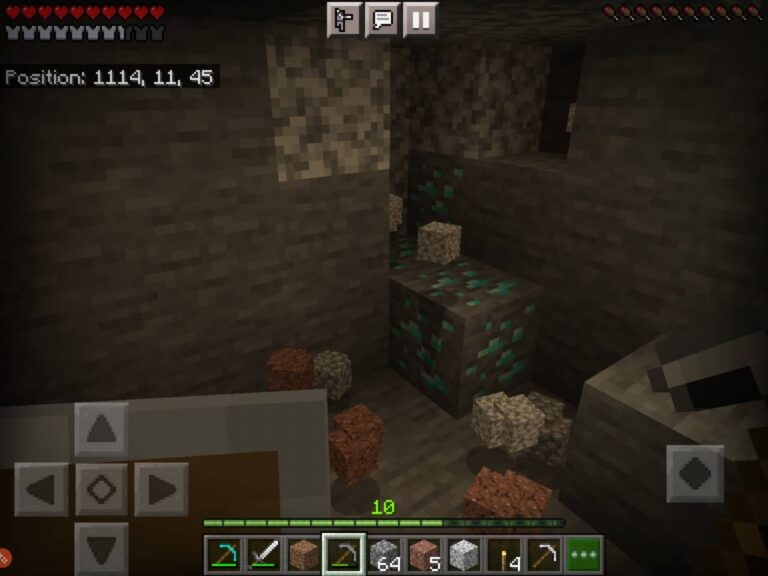
Task: Tap the move backward arrow
Action: point(101,548)
